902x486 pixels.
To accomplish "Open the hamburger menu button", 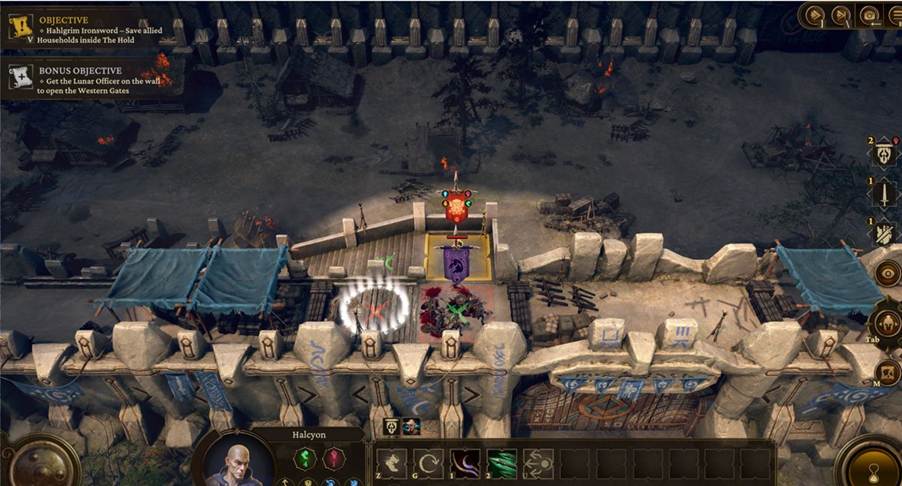I will tap(893, 14).
